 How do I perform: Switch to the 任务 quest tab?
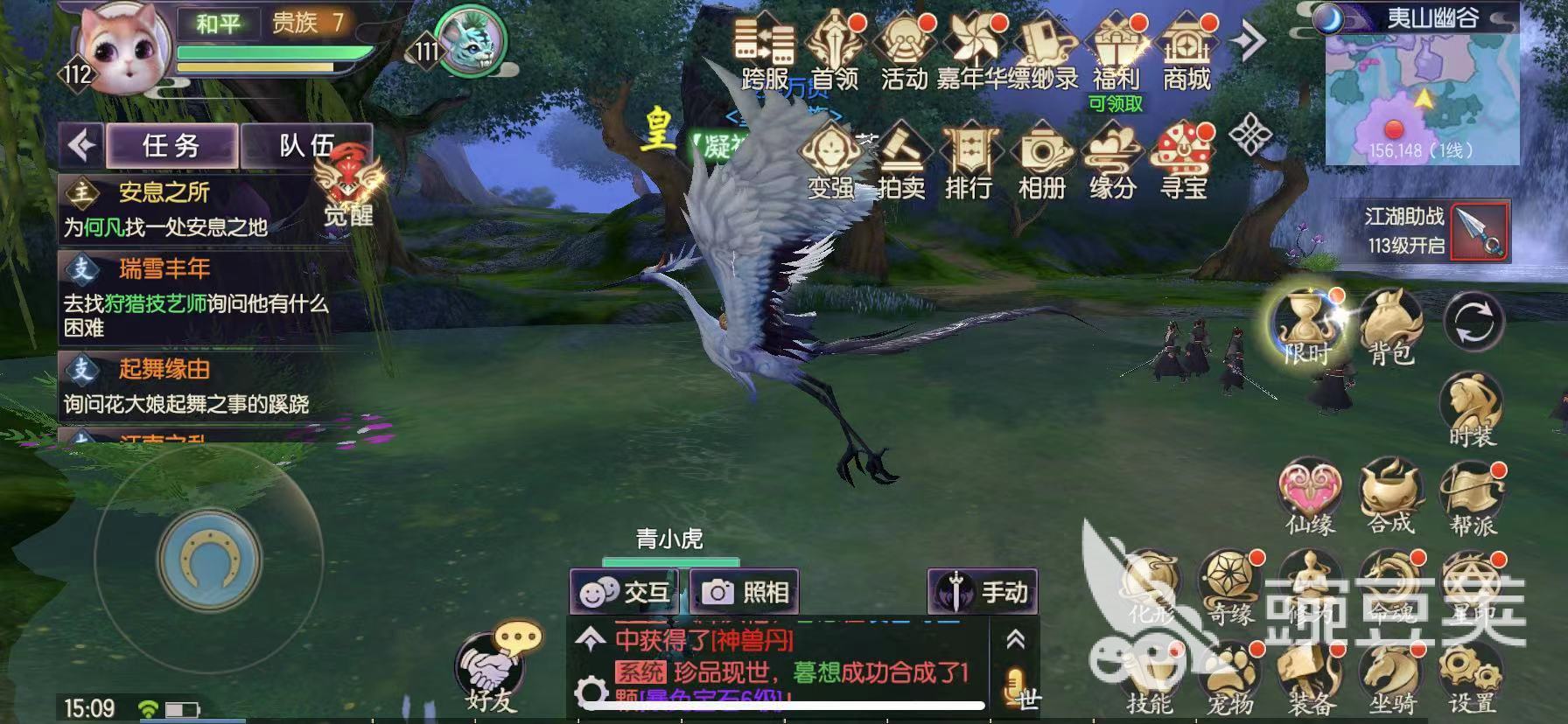click(x=171, y=145)
